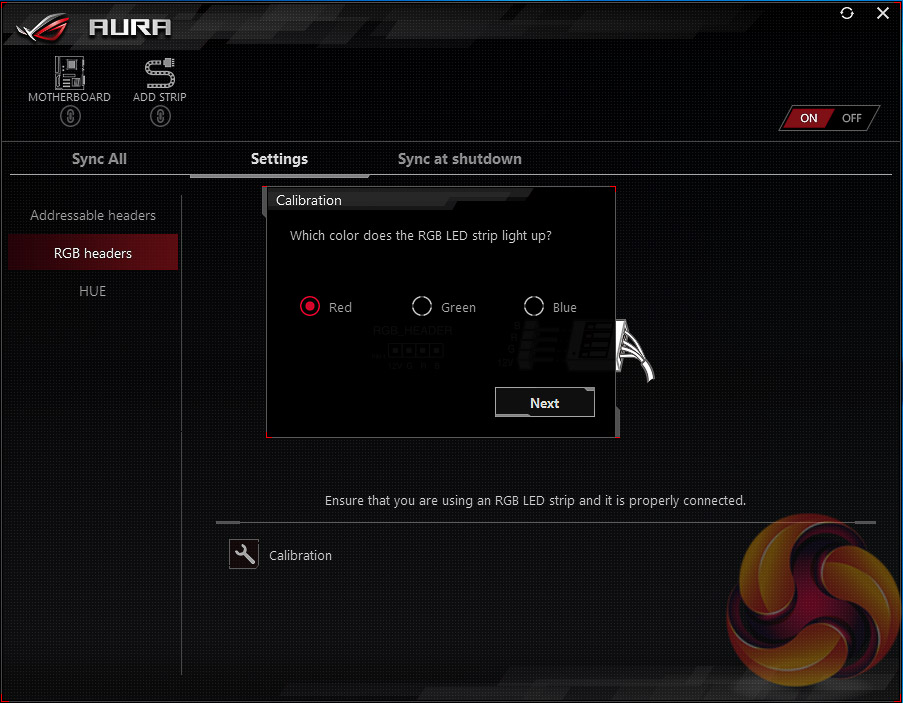
Task: Pick the Blue color option
Action: (534, 306)
